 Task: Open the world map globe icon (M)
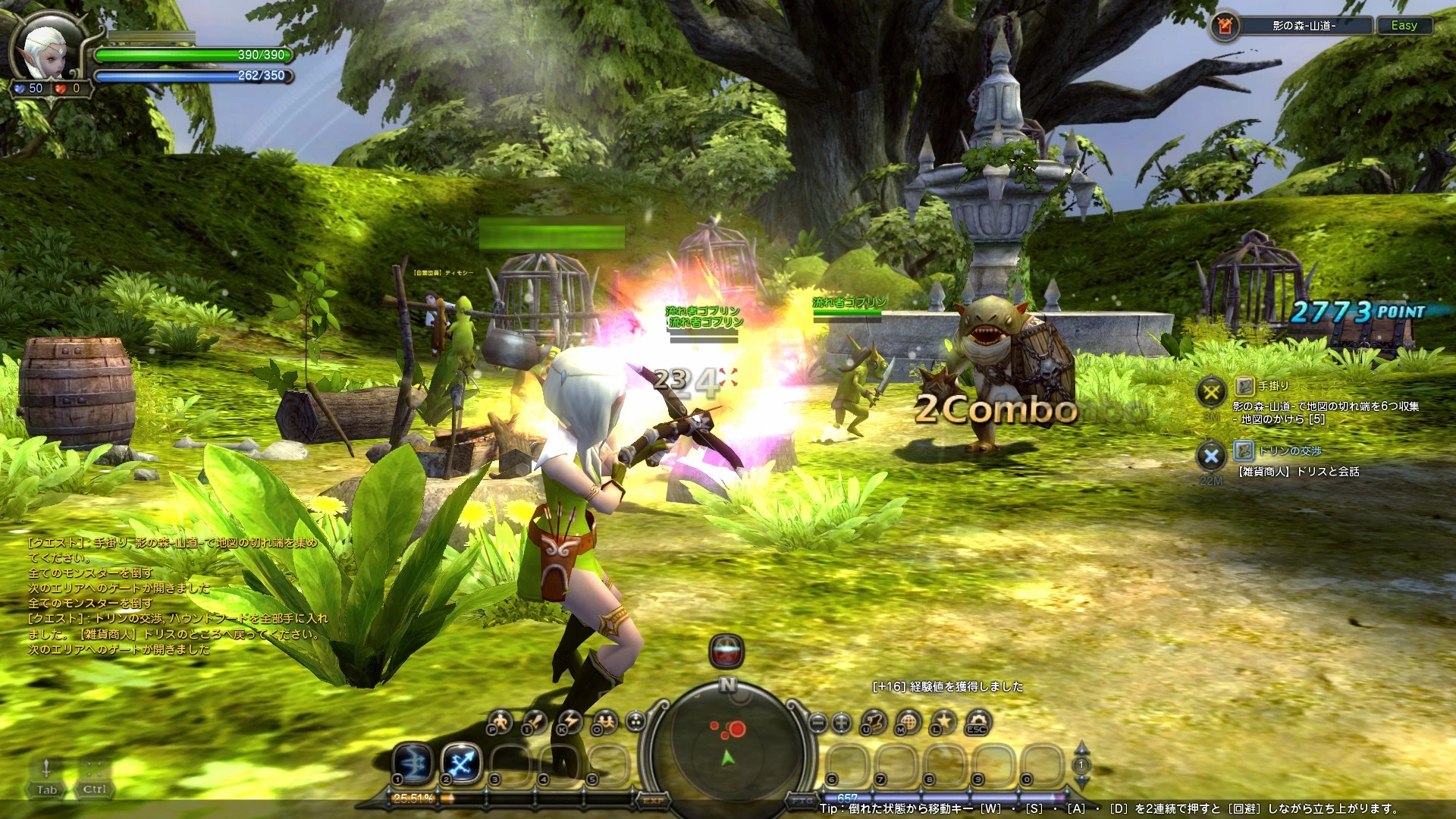click(908, 722)
